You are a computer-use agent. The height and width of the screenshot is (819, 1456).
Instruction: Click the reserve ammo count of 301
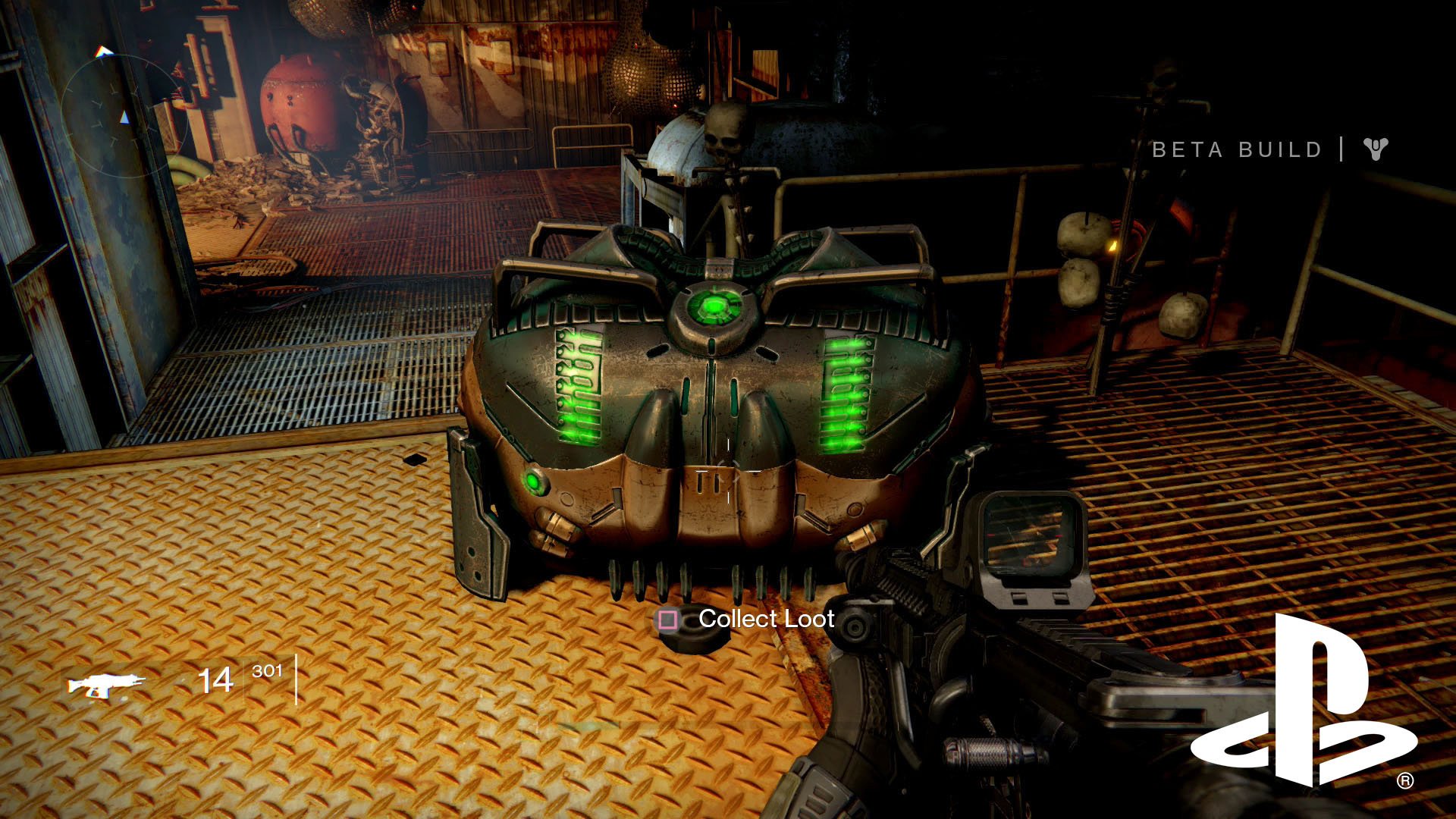pos(267,670)
